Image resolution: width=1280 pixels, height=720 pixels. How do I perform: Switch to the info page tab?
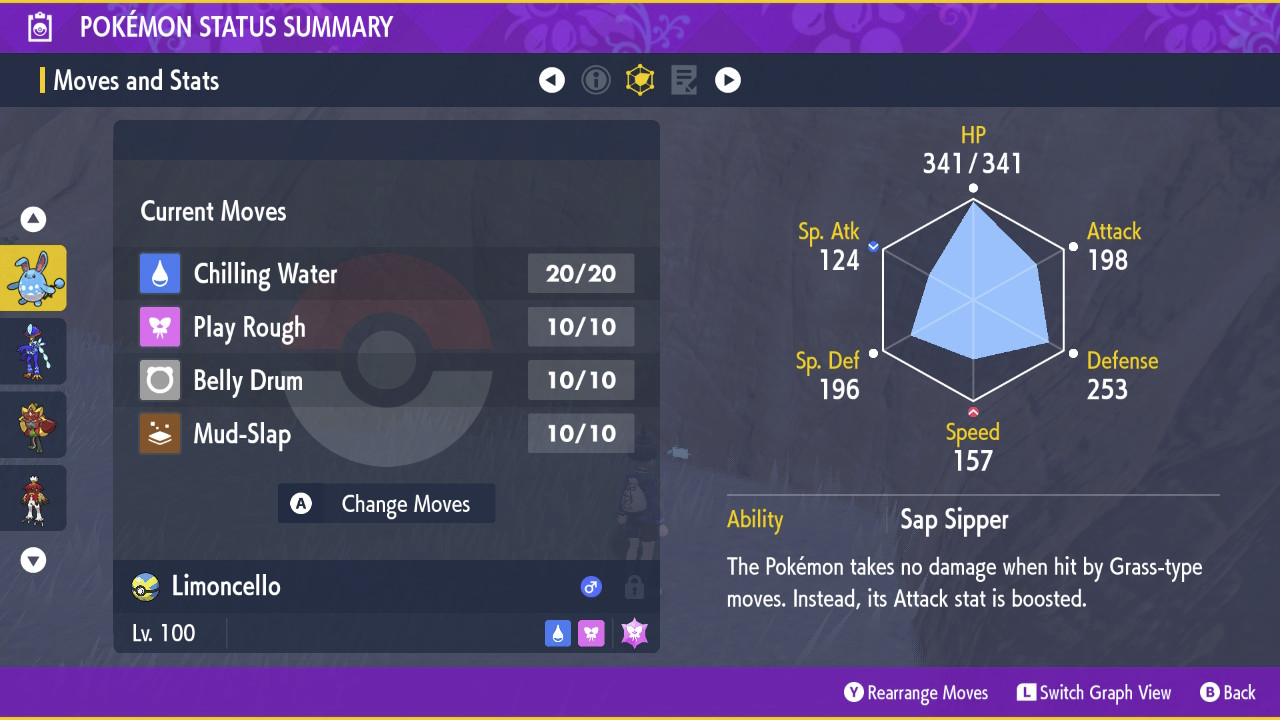coord(596,80)
